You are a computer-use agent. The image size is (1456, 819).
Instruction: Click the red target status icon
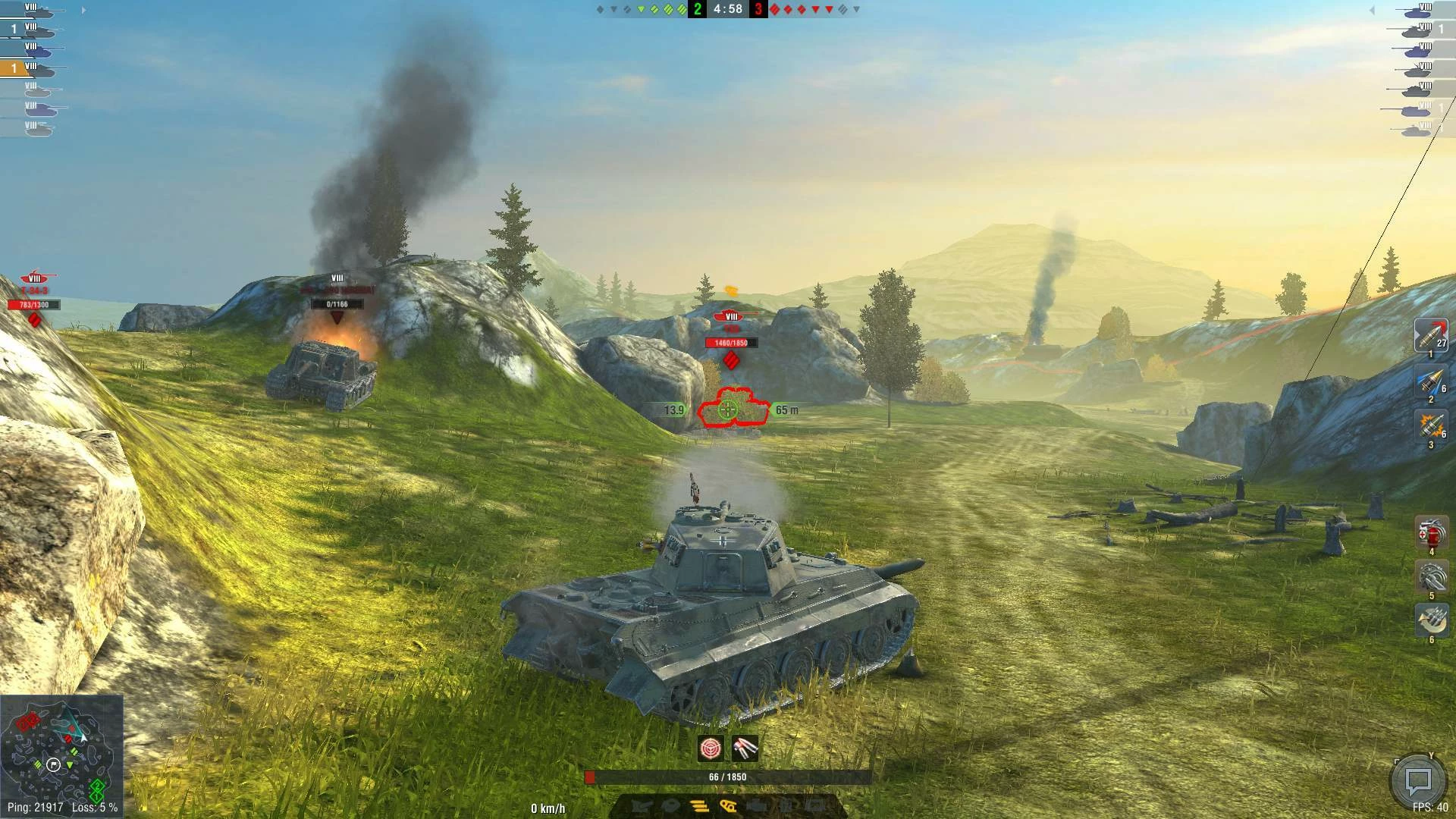[711, 749]
